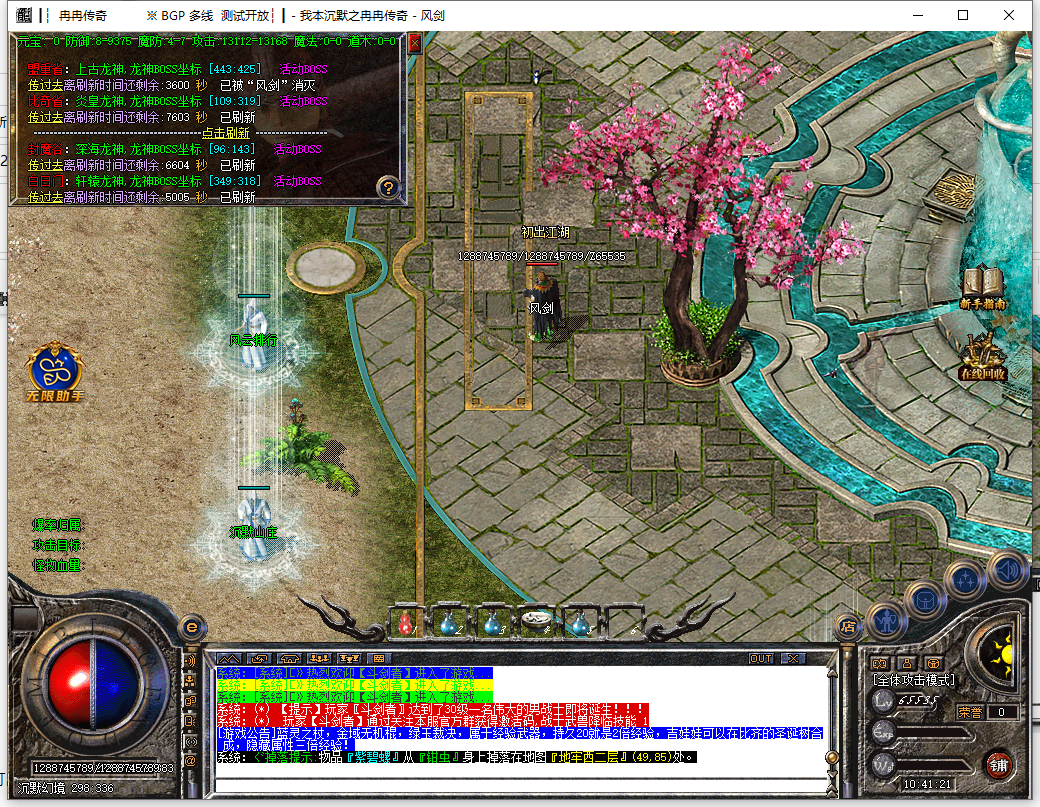The height and width of the screenshot is (807, 1040).
Task: Click the red 铺 stall button
Action: click(x=998, y=766)
